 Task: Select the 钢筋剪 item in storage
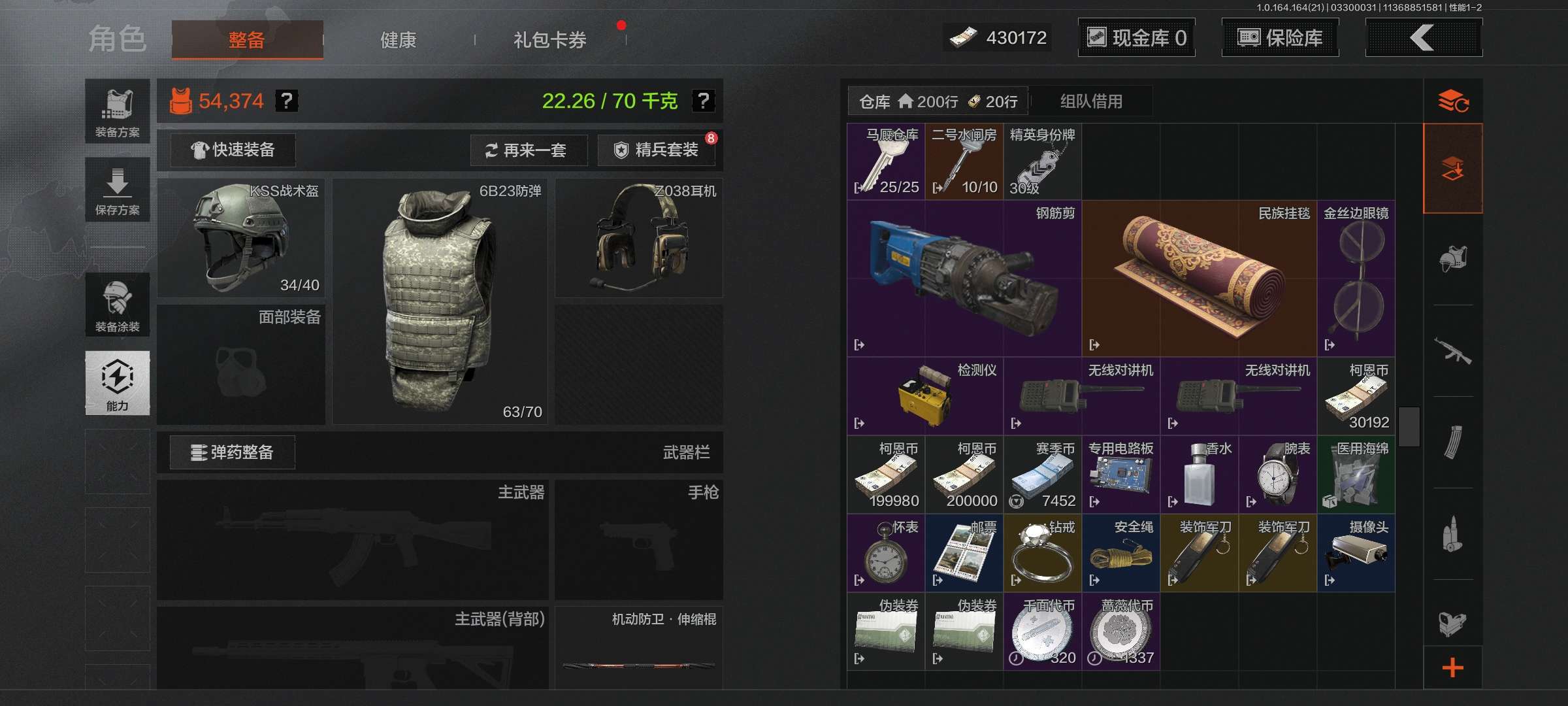point(964,279)
